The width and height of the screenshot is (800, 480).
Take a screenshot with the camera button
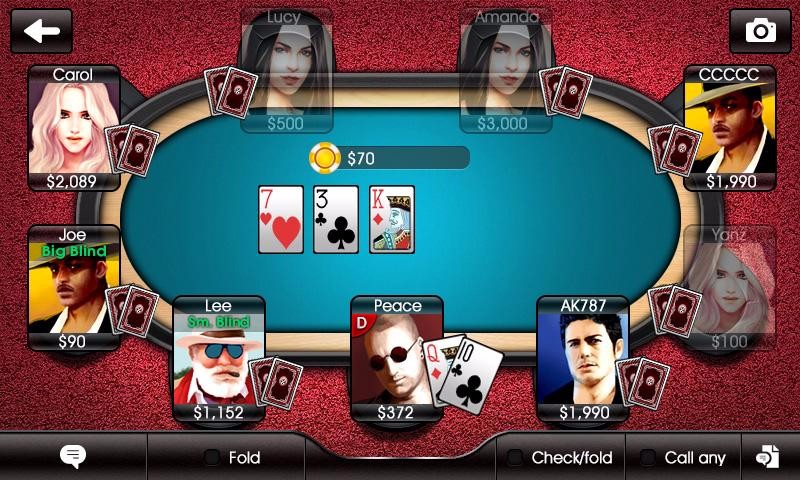point(760,31)
